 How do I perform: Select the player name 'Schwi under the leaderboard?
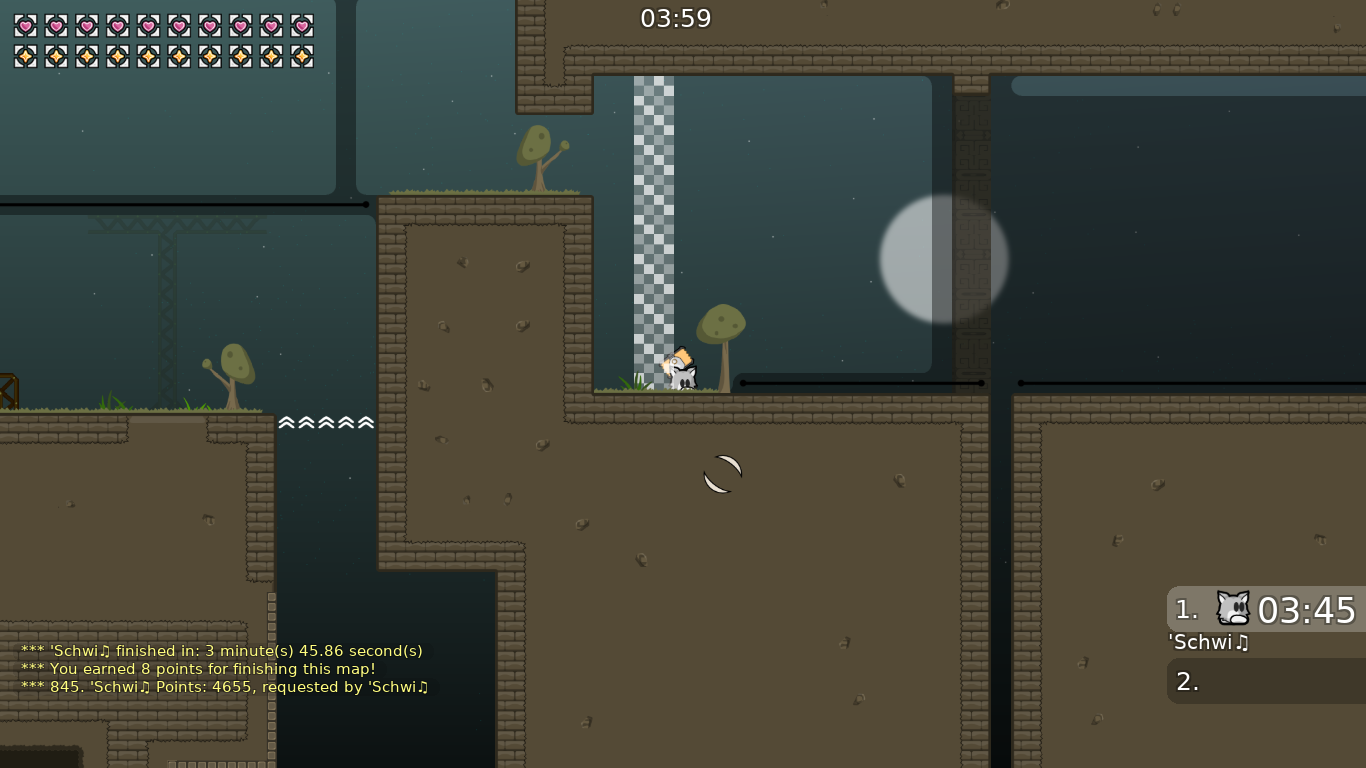tap(1207, 643)
